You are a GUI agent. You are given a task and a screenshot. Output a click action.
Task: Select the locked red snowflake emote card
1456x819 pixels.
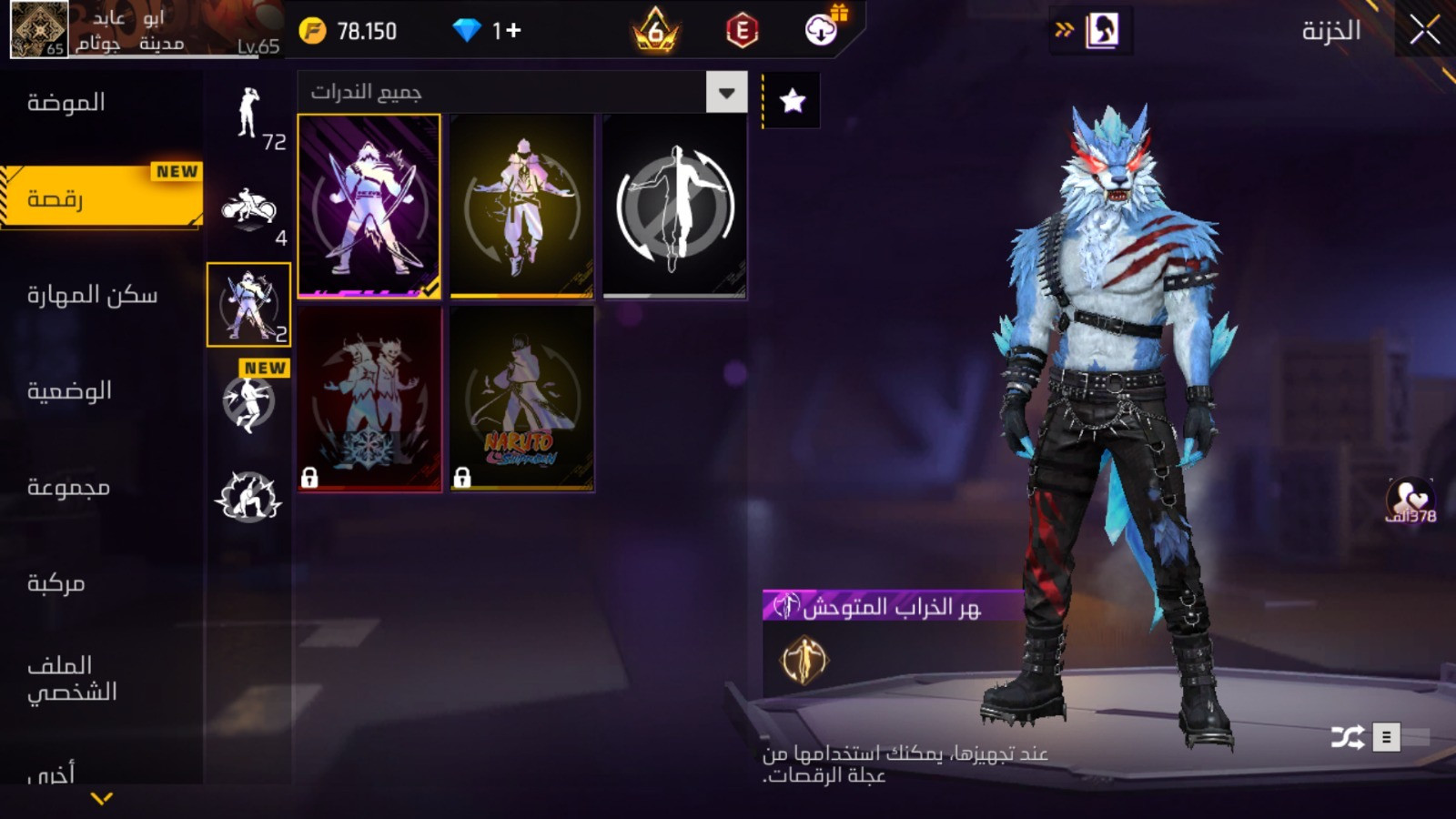(369, 399)
